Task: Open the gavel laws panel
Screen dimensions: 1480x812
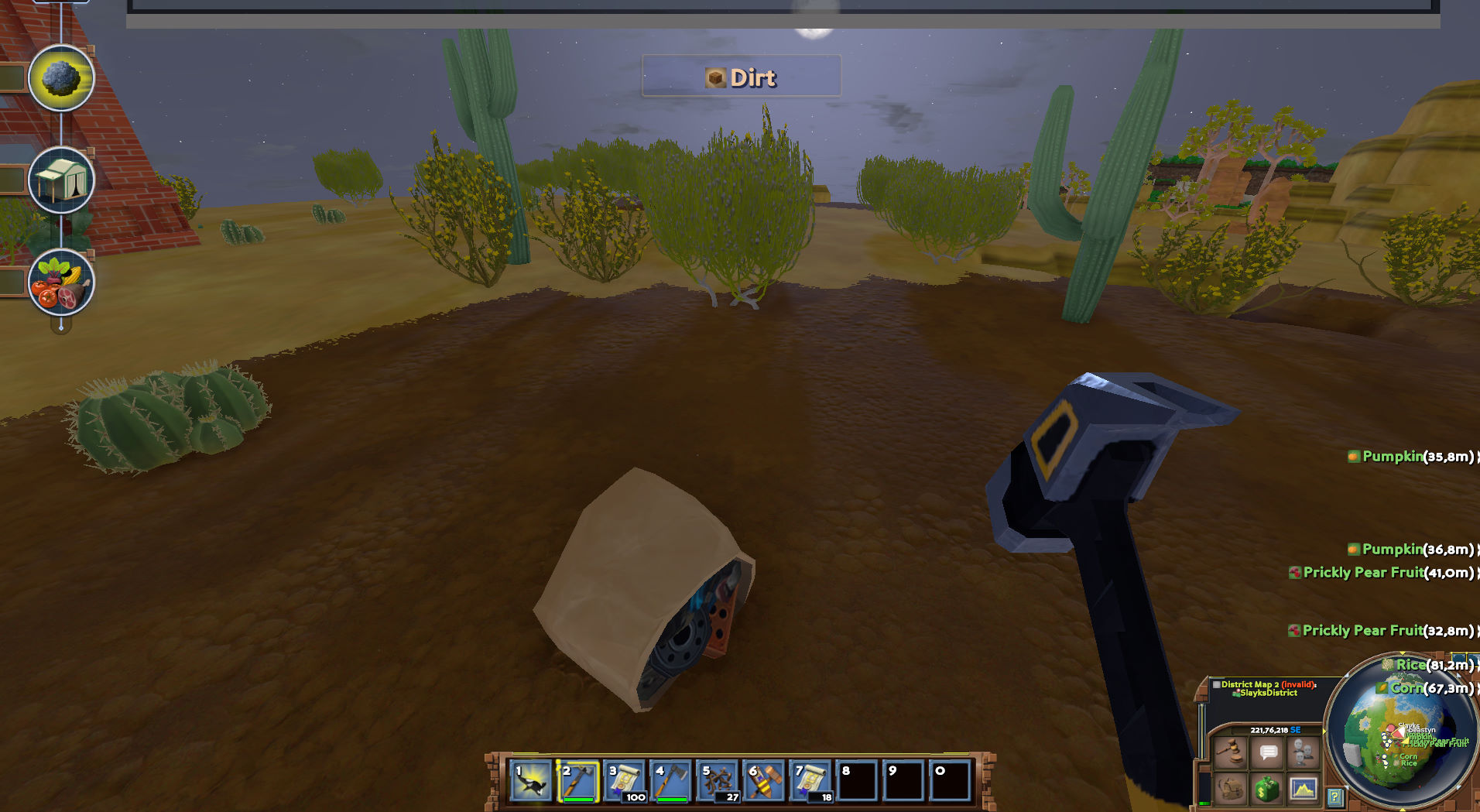Action: pyautogui.click(x=1231, y=752)
